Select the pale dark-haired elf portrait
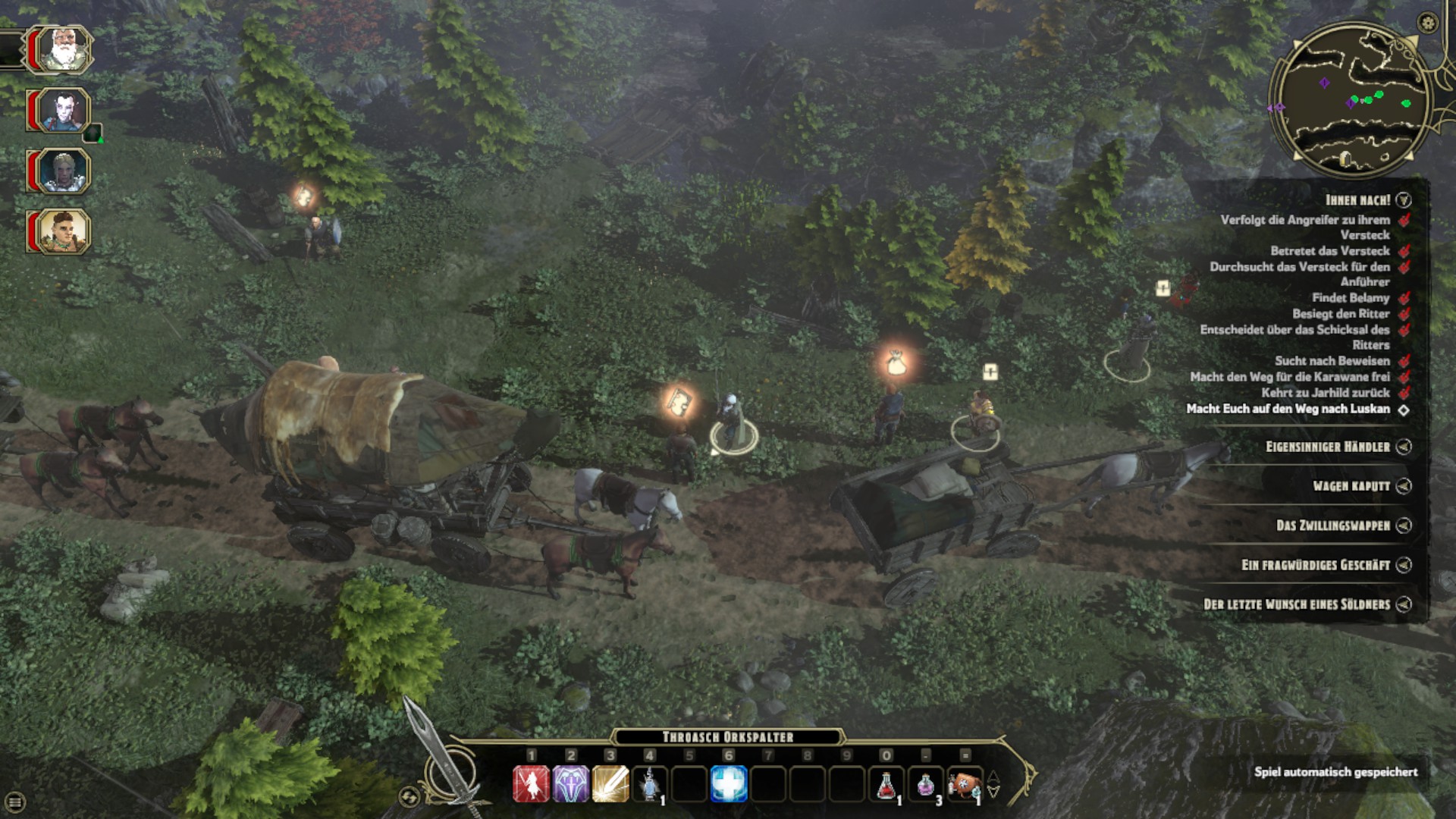This screenshot has width=1456, height=819. 63,111
